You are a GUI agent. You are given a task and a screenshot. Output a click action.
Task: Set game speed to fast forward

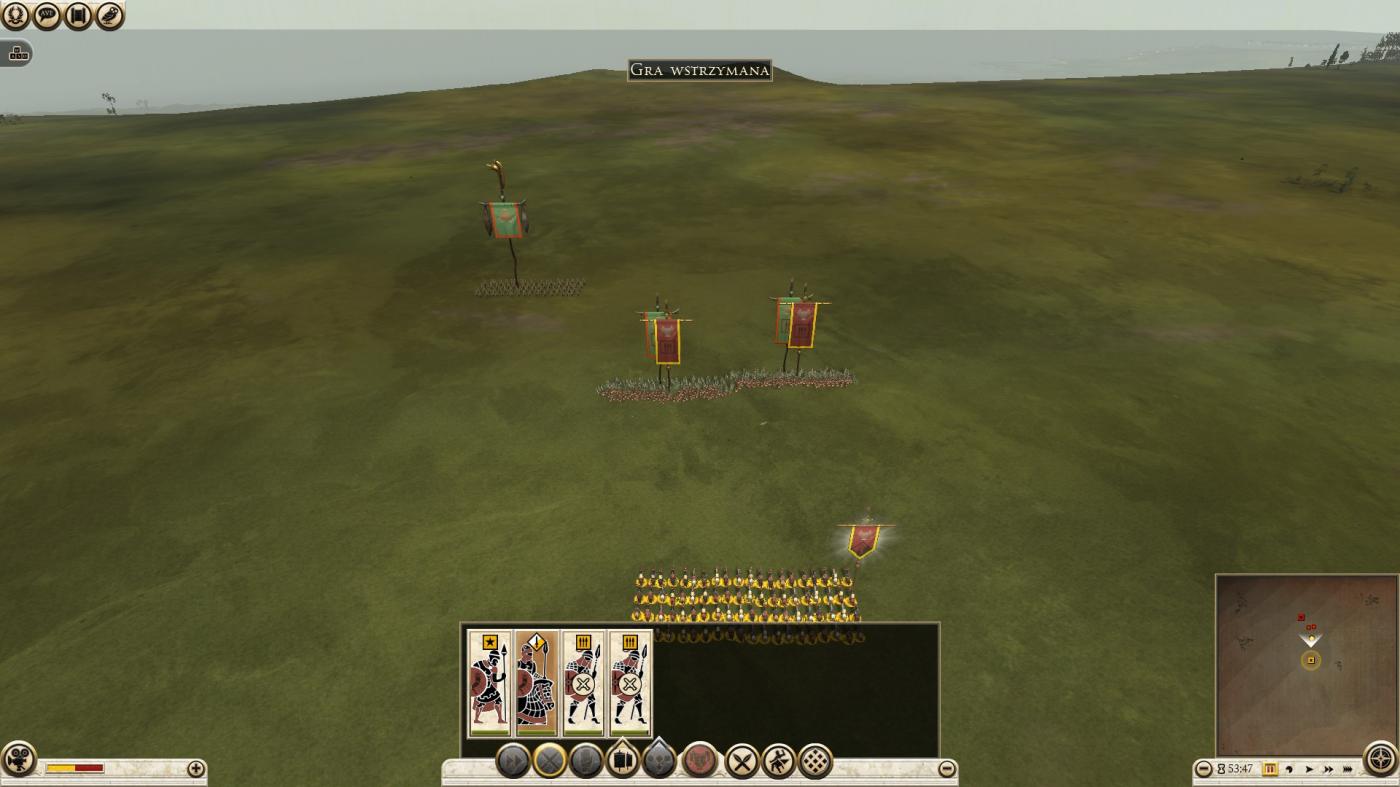click(1328, 769)
